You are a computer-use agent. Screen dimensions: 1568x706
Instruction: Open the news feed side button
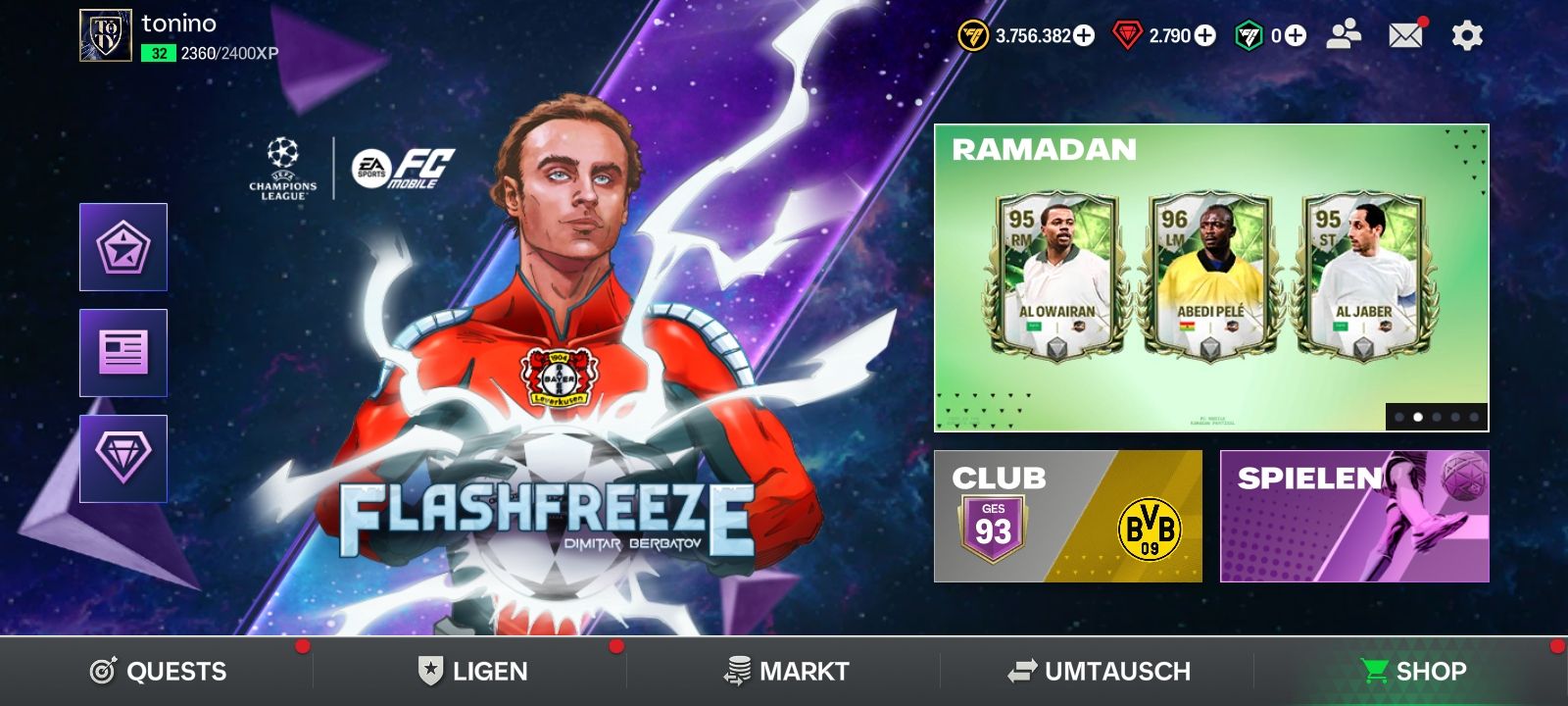coord(123,353)
